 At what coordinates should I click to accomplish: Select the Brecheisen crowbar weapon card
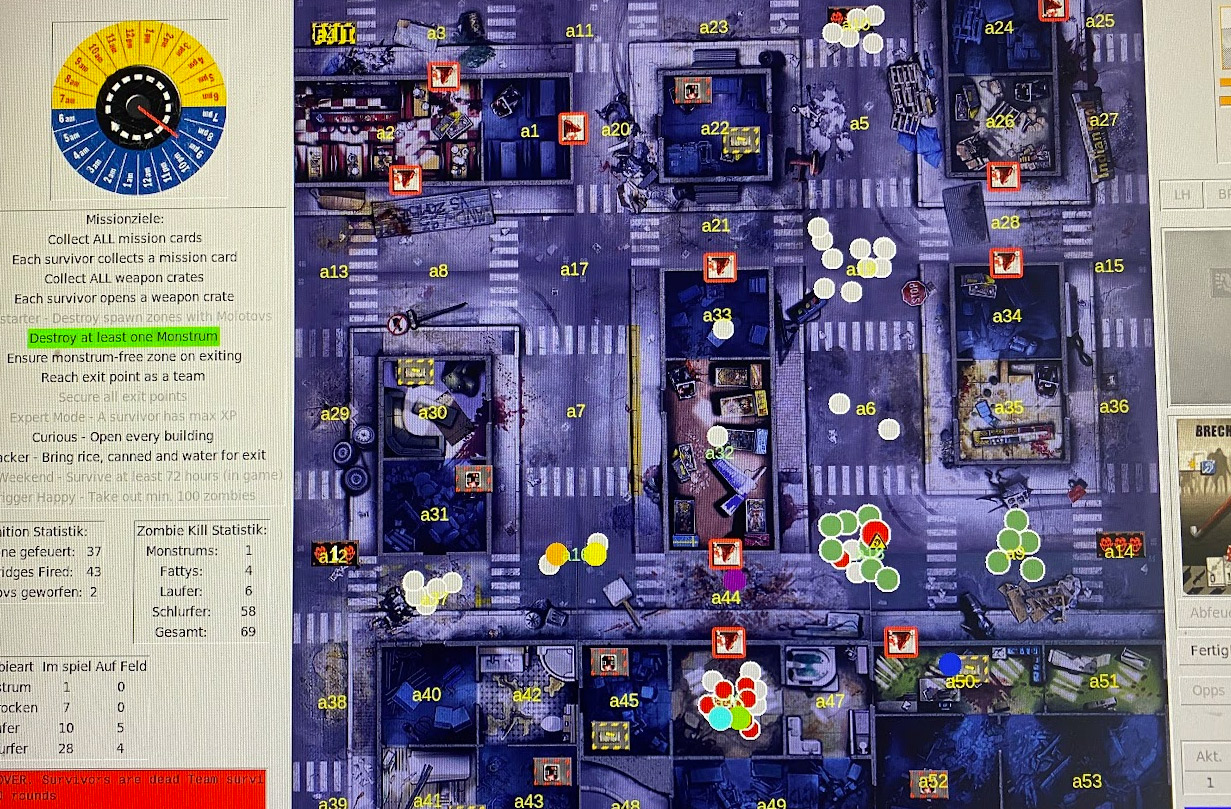coord(1204,506)
